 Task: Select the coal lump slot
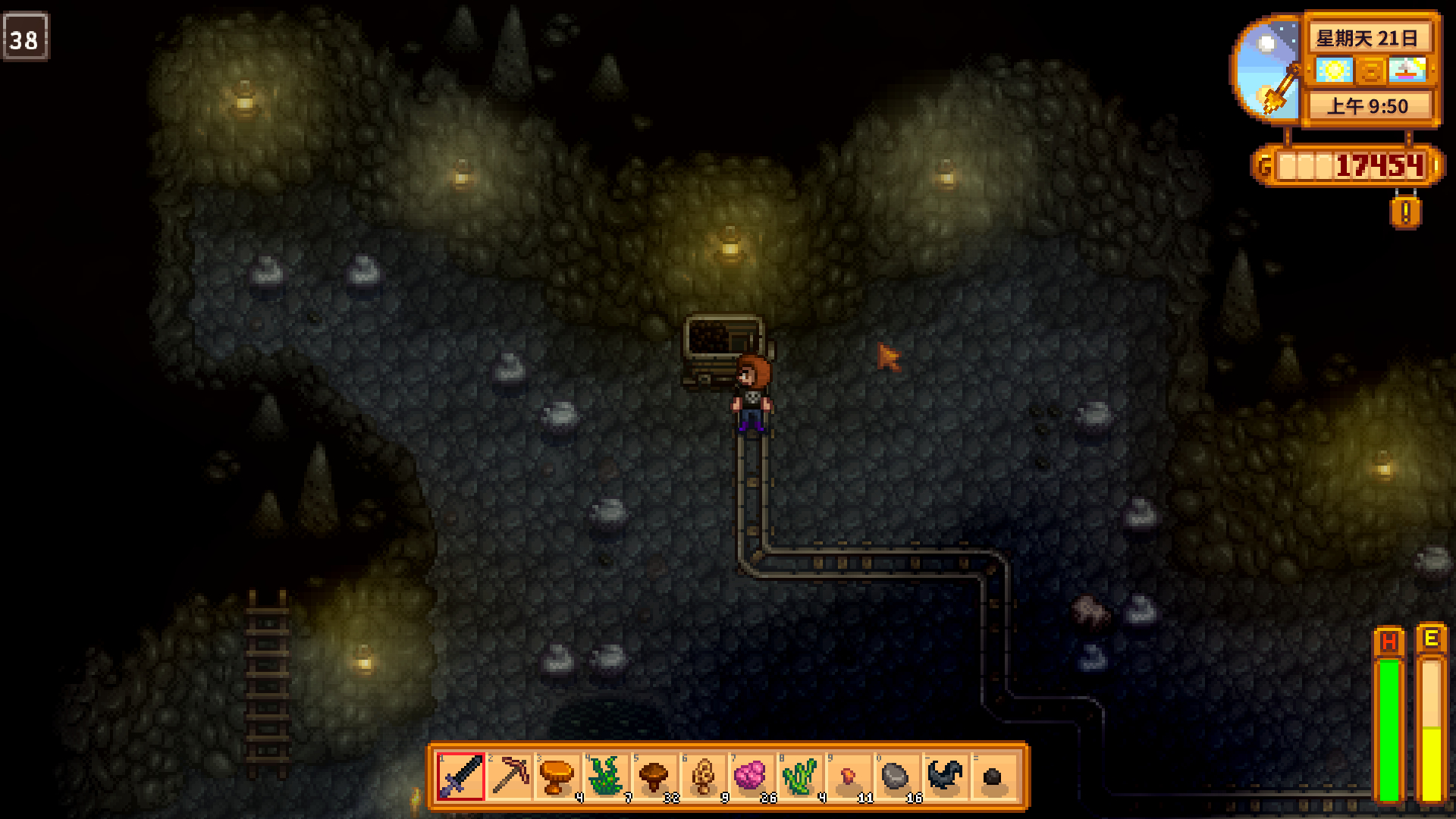(993, 777)
